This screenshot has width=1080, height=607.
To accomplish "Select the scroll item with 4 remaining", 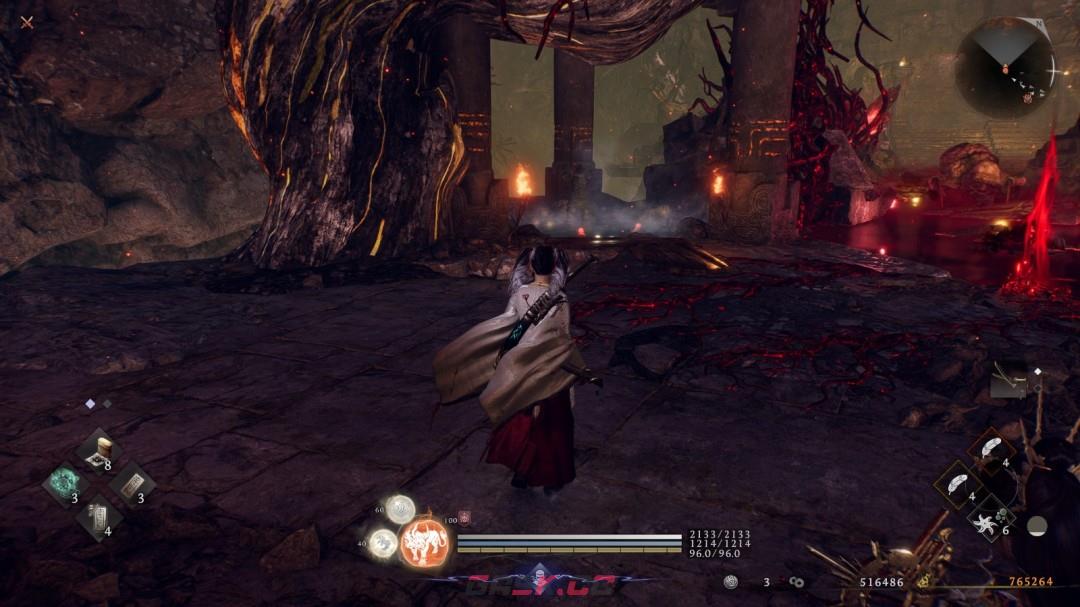I will (x=98, y=516).
